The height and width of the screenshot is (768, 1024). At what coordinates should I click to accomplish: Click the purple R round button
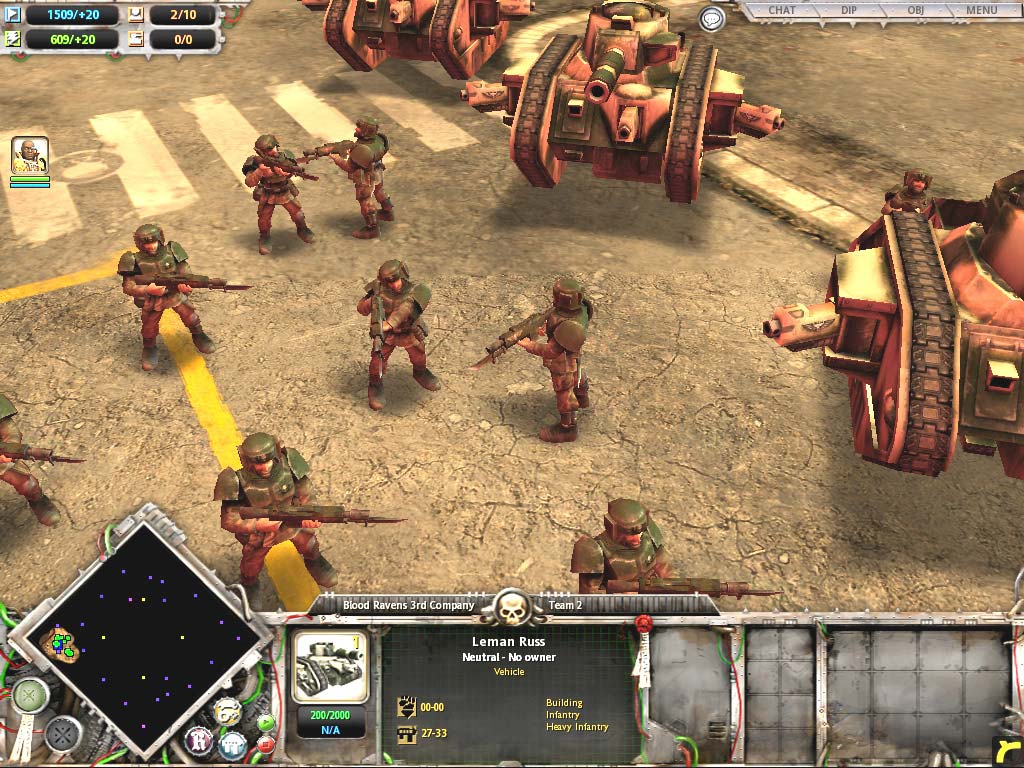pyautogui.click(x=199, y=742)
